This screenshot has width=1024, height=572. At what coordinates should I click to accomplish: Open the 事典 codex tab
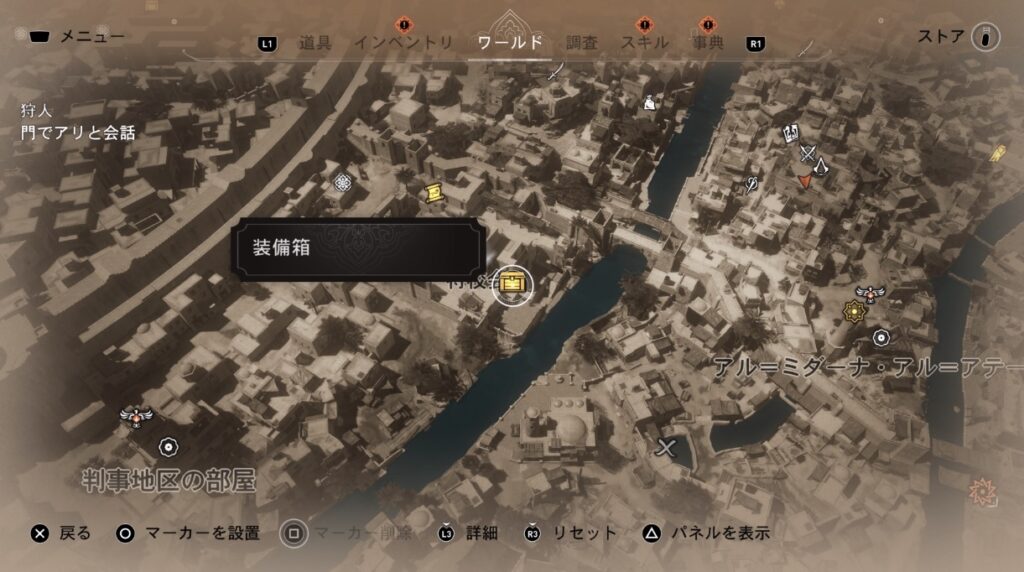[707, 43]
